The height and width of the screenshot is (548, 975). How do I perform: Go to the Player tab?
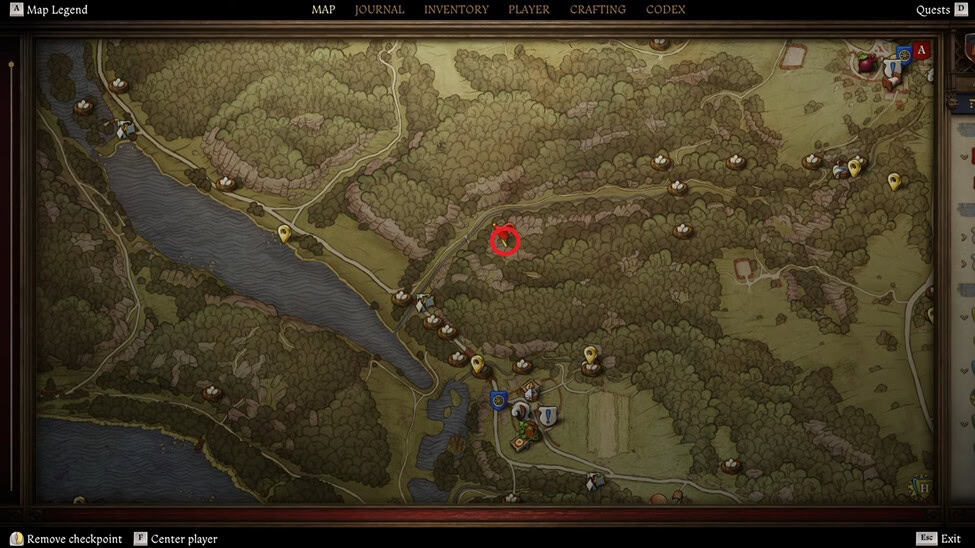tap(529, 10)
